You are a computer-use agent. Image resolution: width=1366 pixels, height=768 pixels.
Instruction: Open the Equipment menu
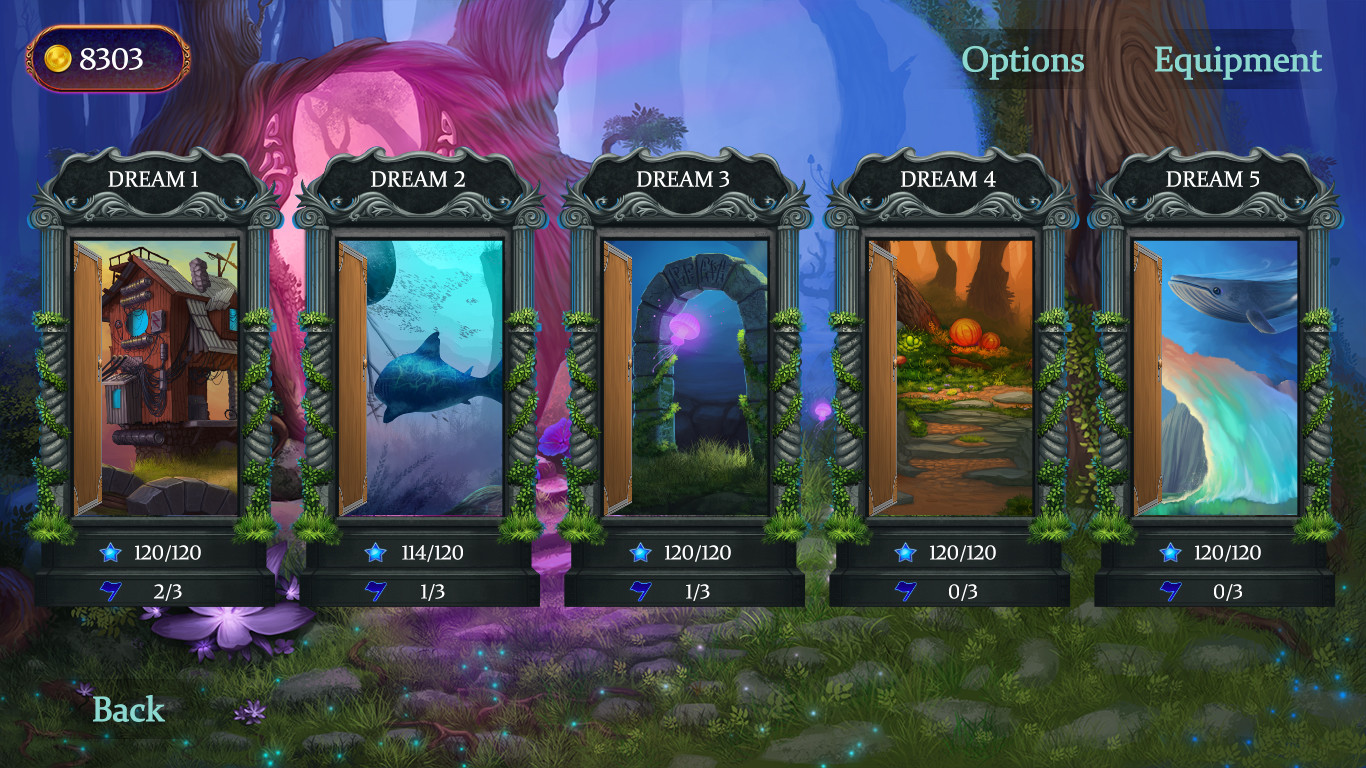click(x=1237, y=61)
